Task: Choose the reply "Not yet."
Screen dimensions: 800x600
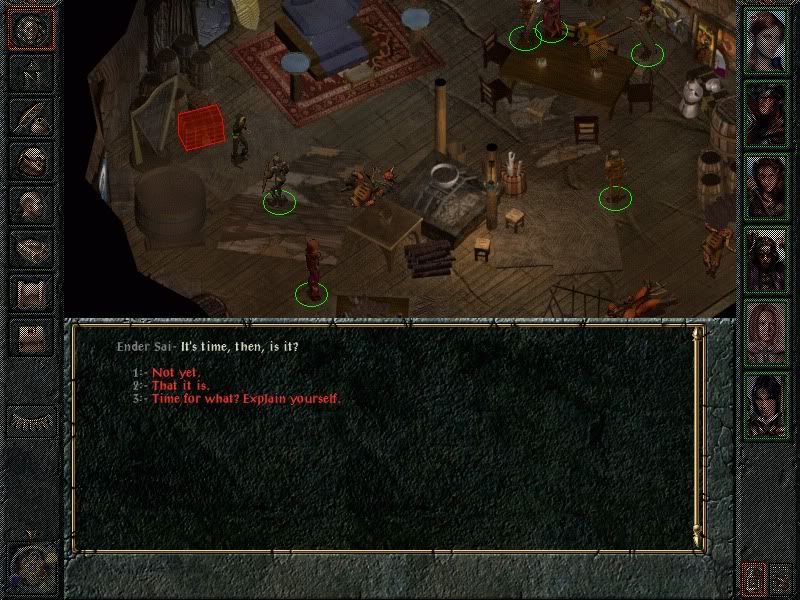Action: [x=176, y=372]
